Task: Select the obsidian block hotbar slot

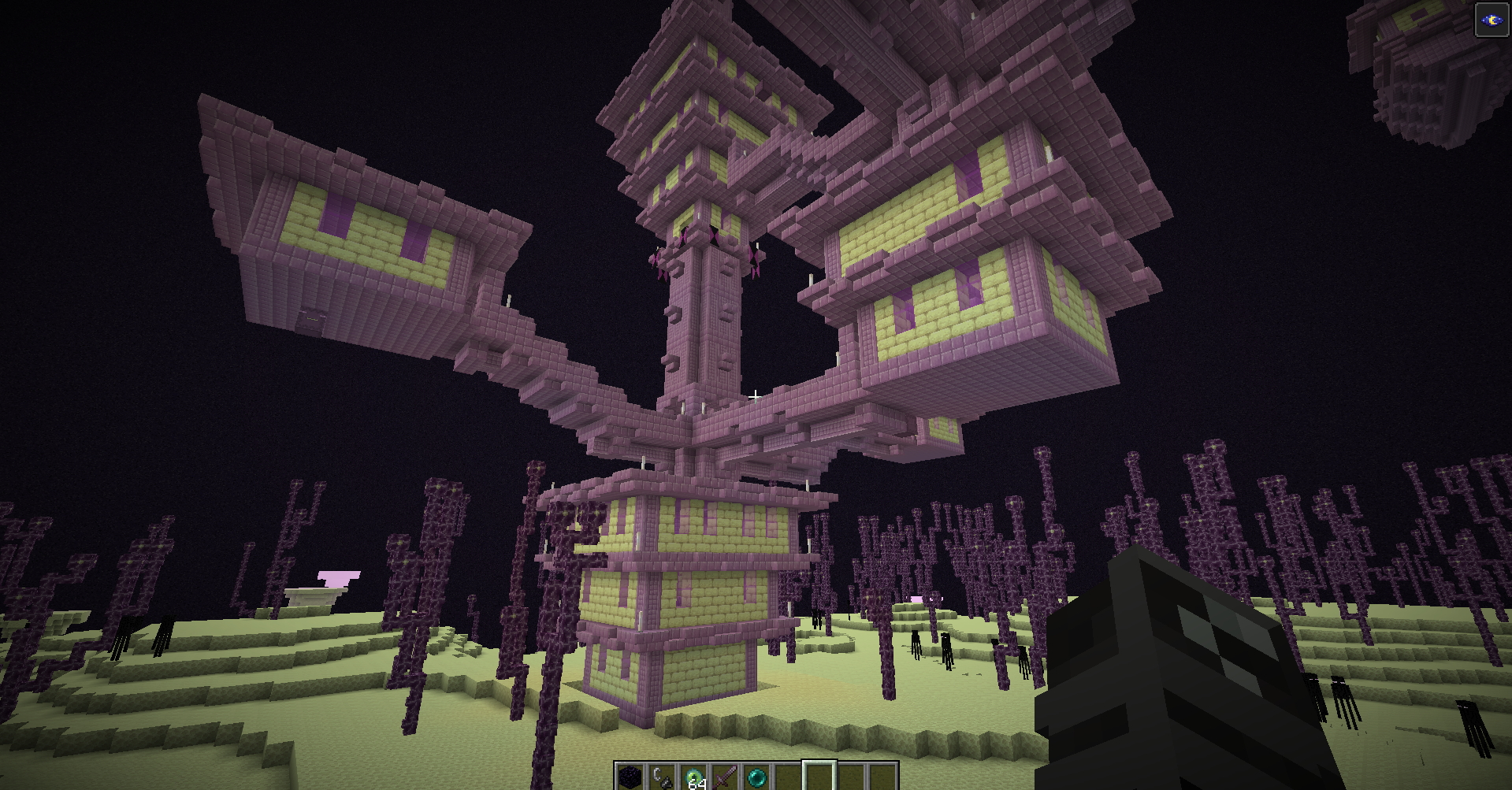Action: (x=630, y=777)
